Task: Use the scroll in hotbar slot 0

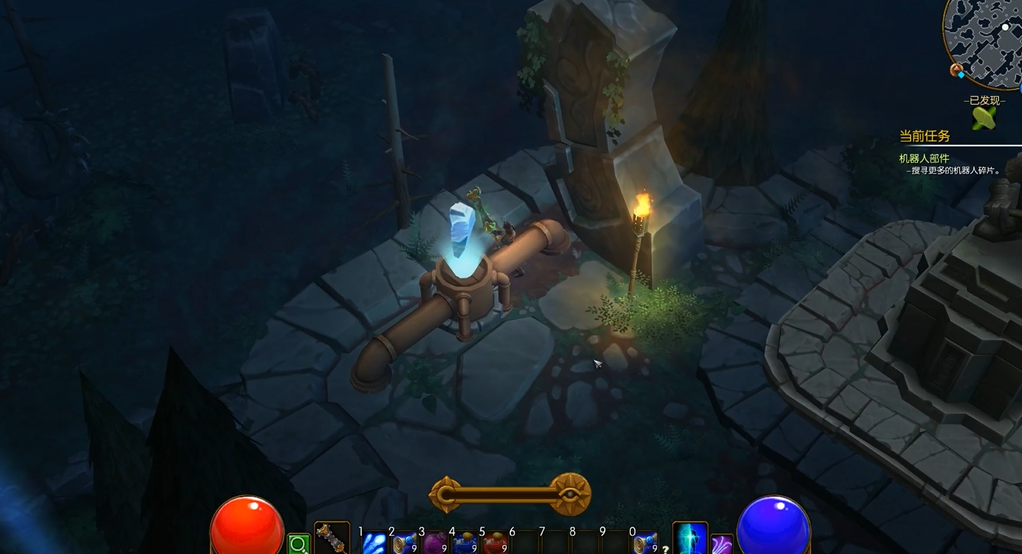Action: 646,543
